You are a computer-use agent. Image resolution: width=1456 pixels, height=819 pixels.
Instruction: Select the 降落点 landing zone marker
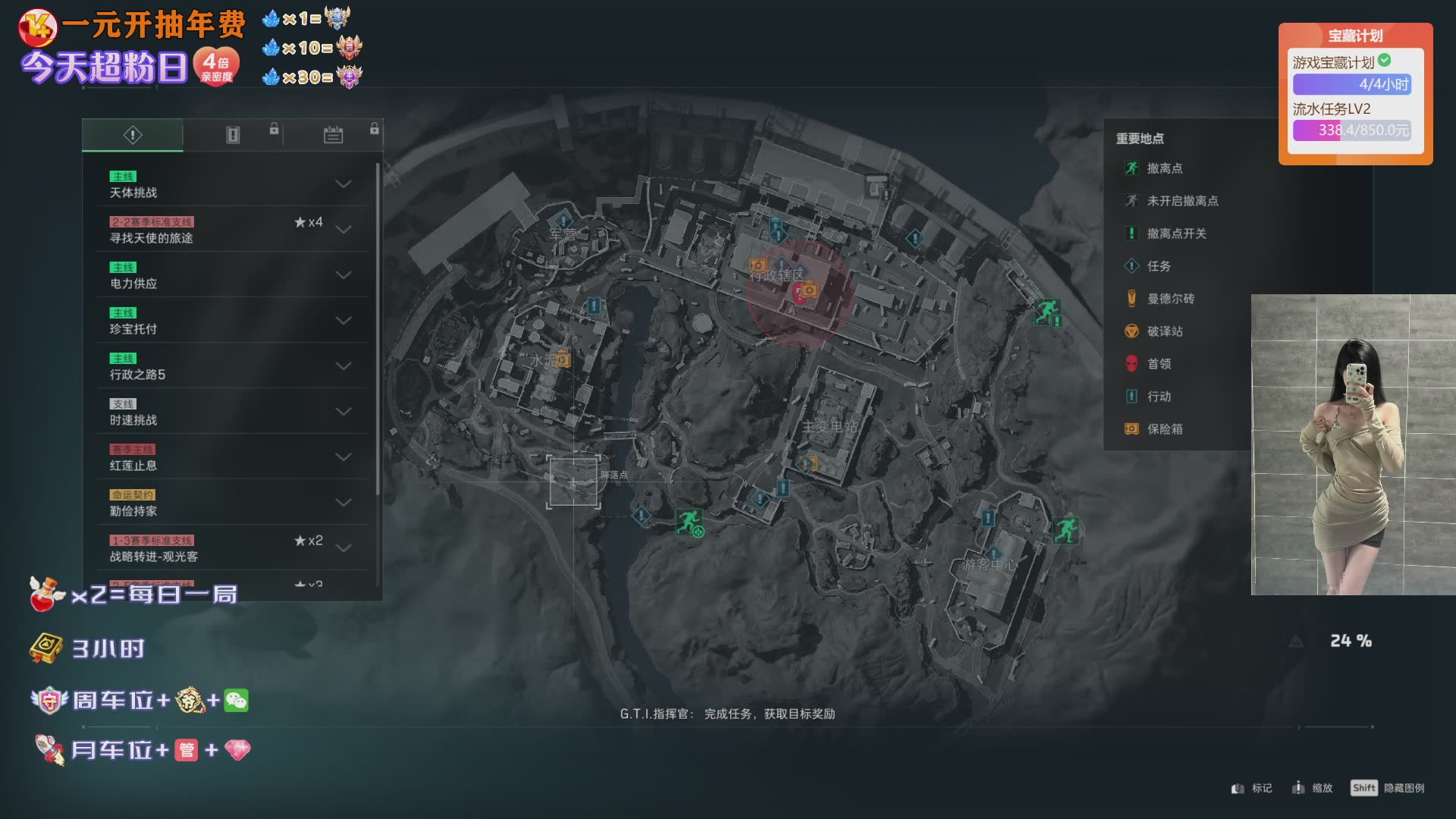(x=574, y=482)
